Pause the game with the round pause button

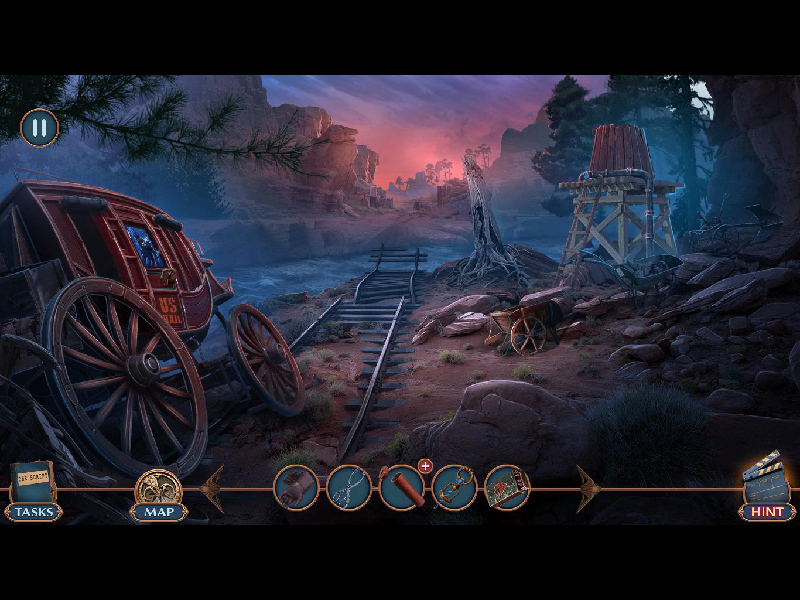pos(40,128)
